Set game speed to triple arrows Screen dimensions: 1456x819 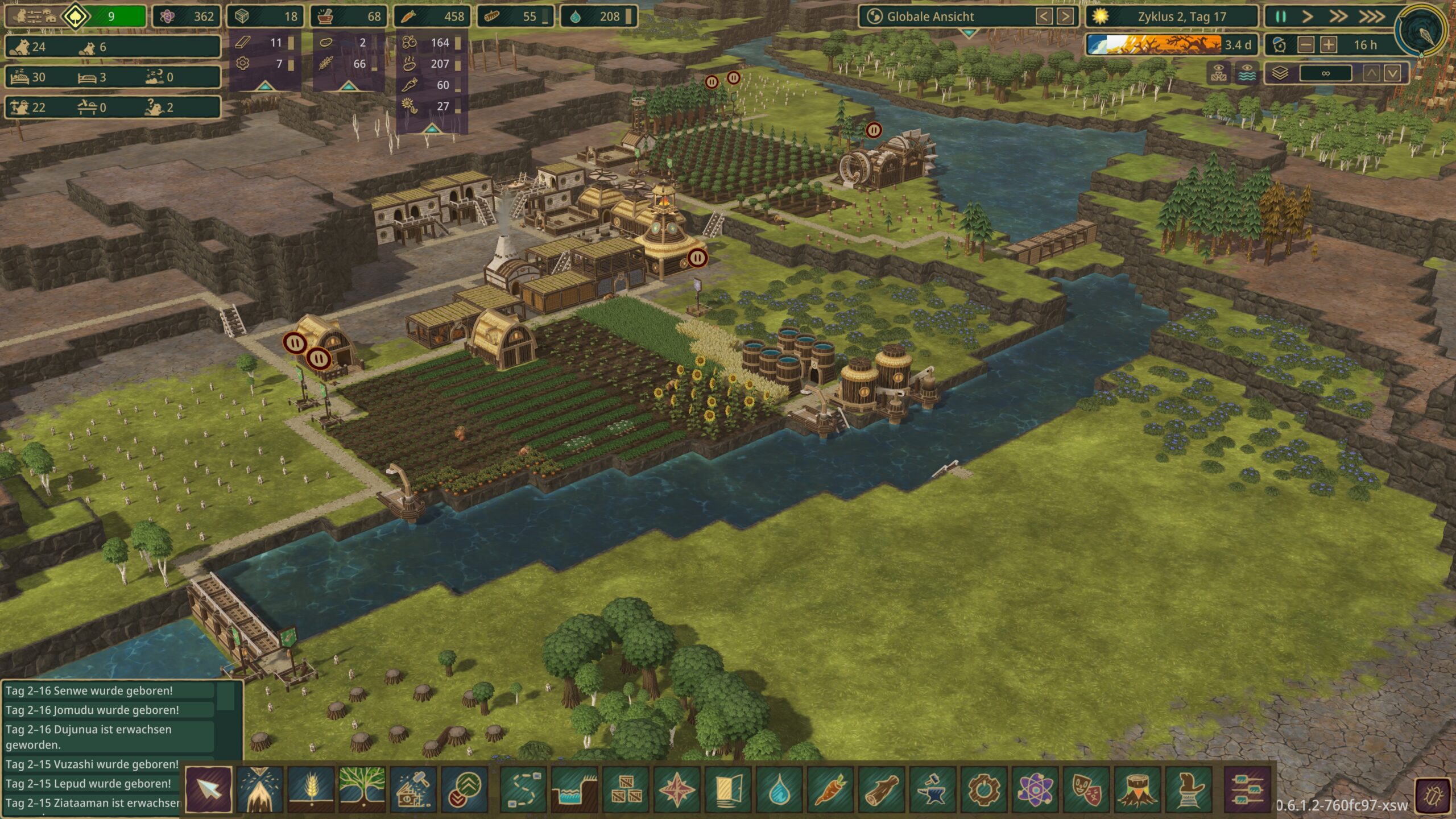1371,16
